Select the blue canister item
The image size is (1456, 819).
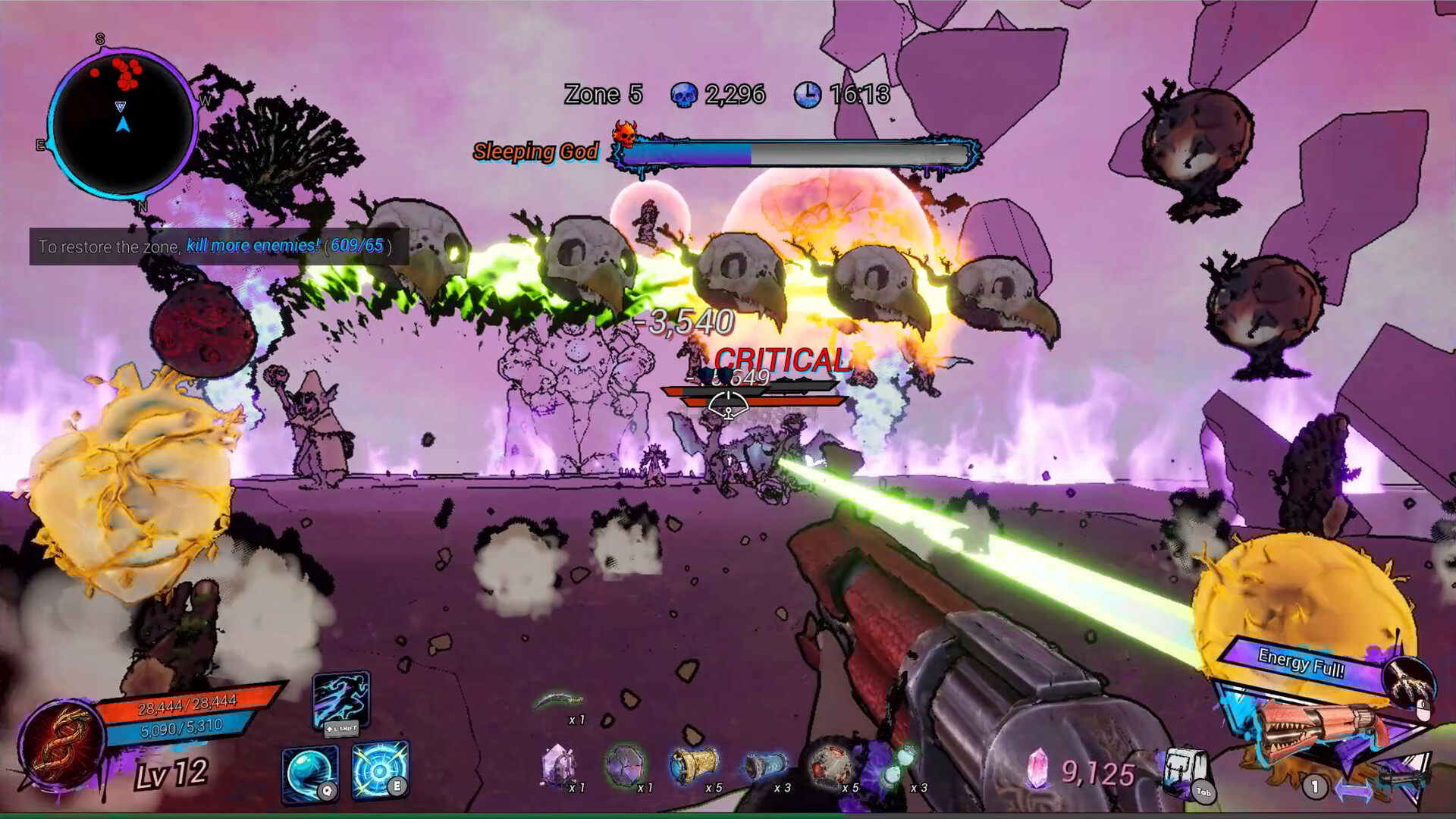763,766
